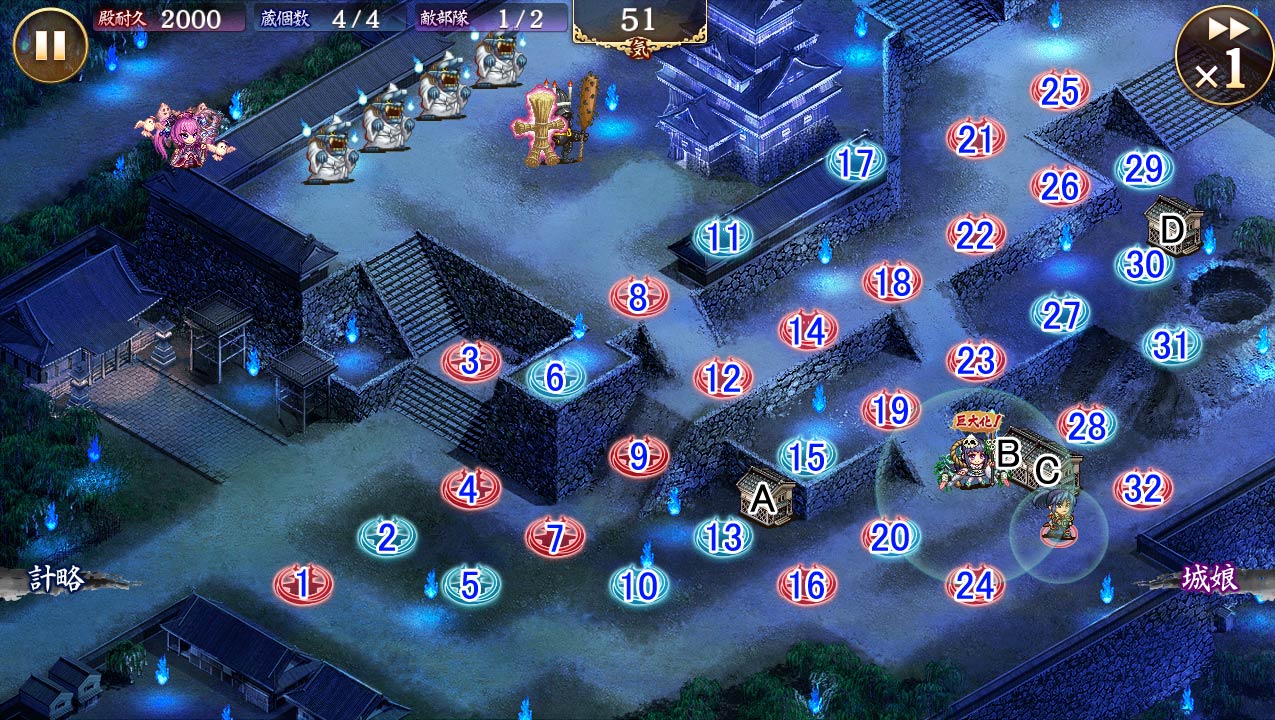Choose red placement tile 12

click(x=723, y=378)
